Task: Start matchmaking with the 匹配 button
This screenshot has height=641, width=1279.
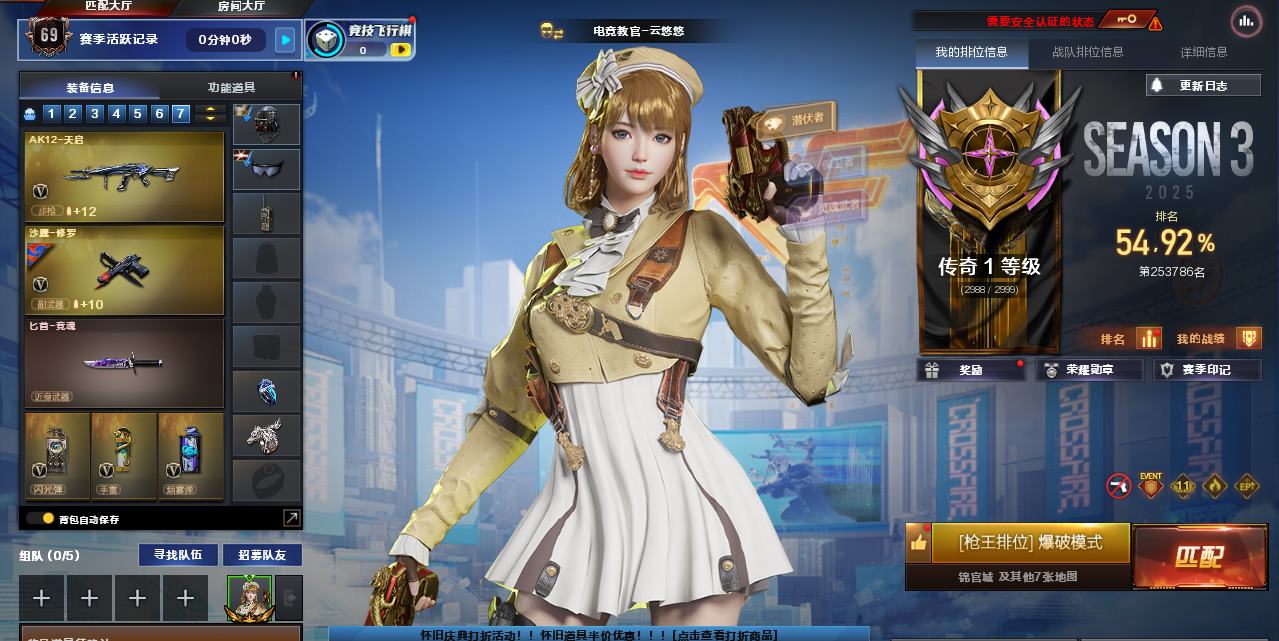Action: coord(1197,557)
